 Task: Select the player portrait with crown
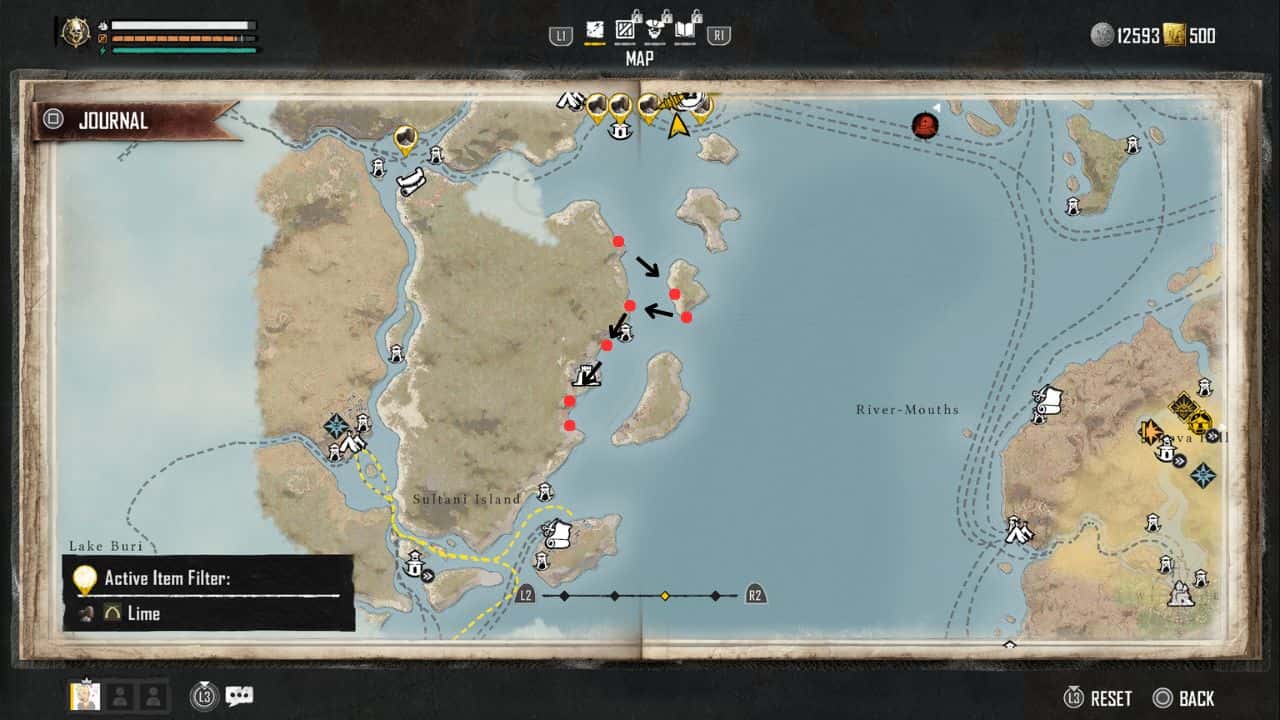(85, 696)
